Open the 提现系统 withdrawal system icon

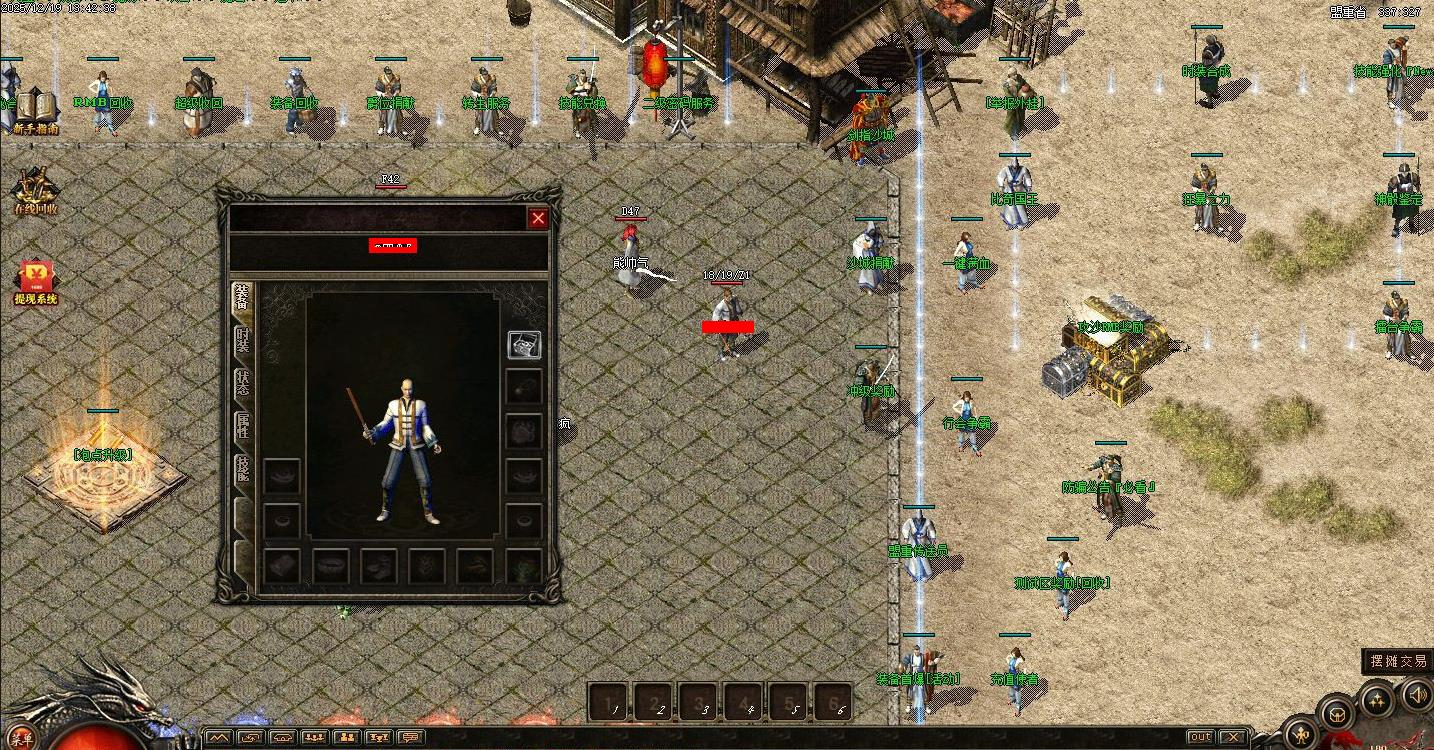(x=35, y=282)
